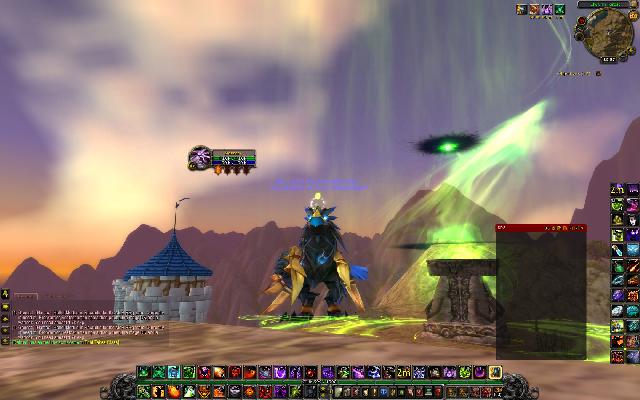The height and width of the screenshot is (400, 640).
Task: Use the top-left icon of the side bar
Action: click(618, 189)
